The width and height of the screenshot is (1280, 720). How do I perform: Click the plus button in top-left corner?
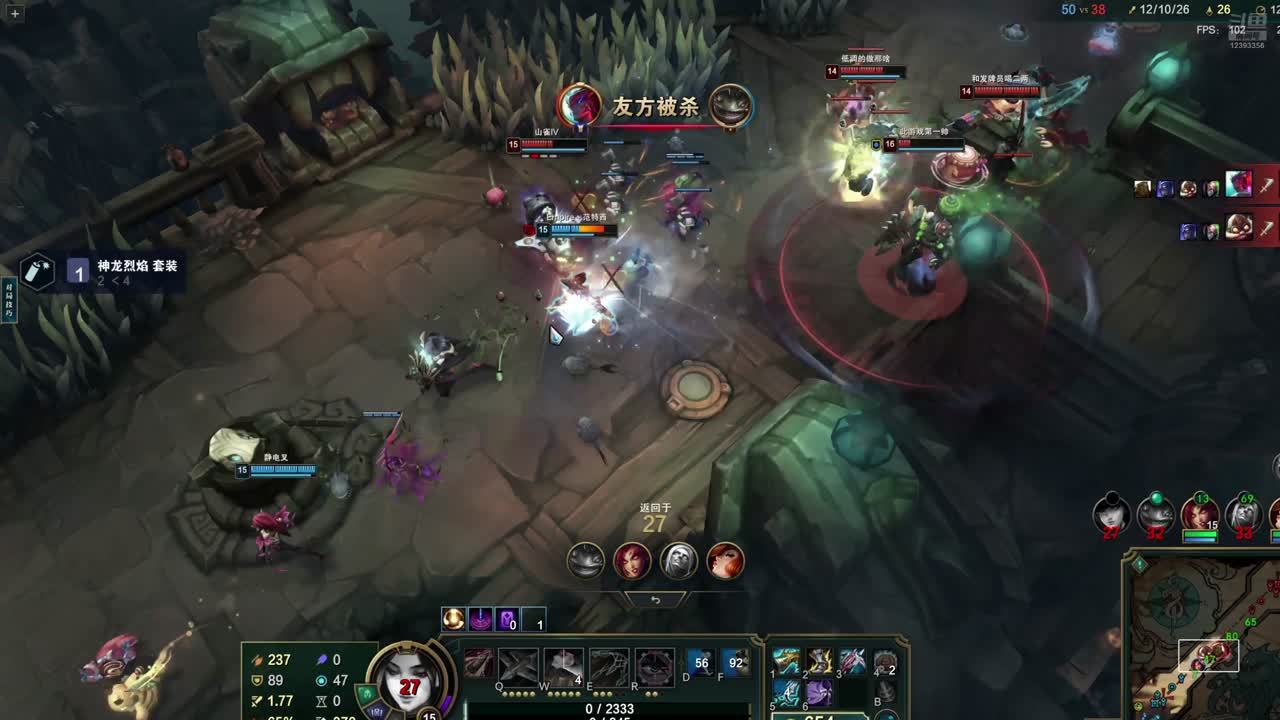click(14, 14)
